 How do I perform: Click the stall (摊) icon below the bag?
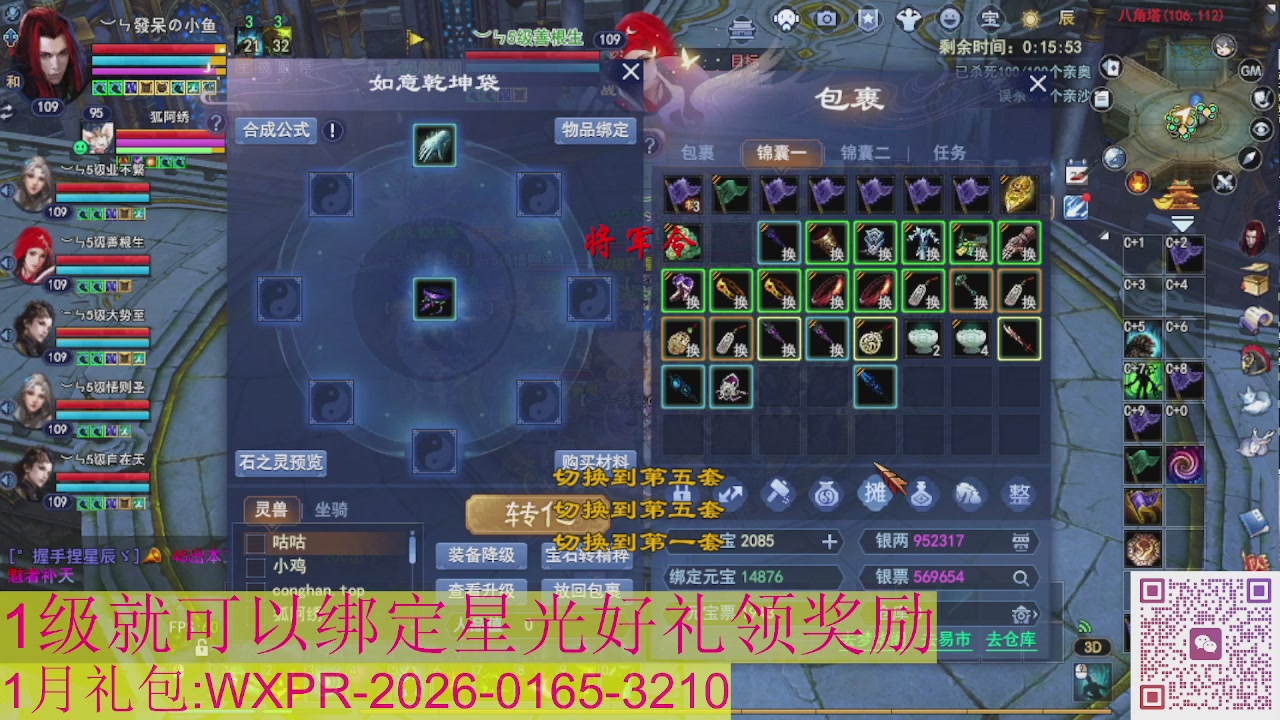click(874, 495)
